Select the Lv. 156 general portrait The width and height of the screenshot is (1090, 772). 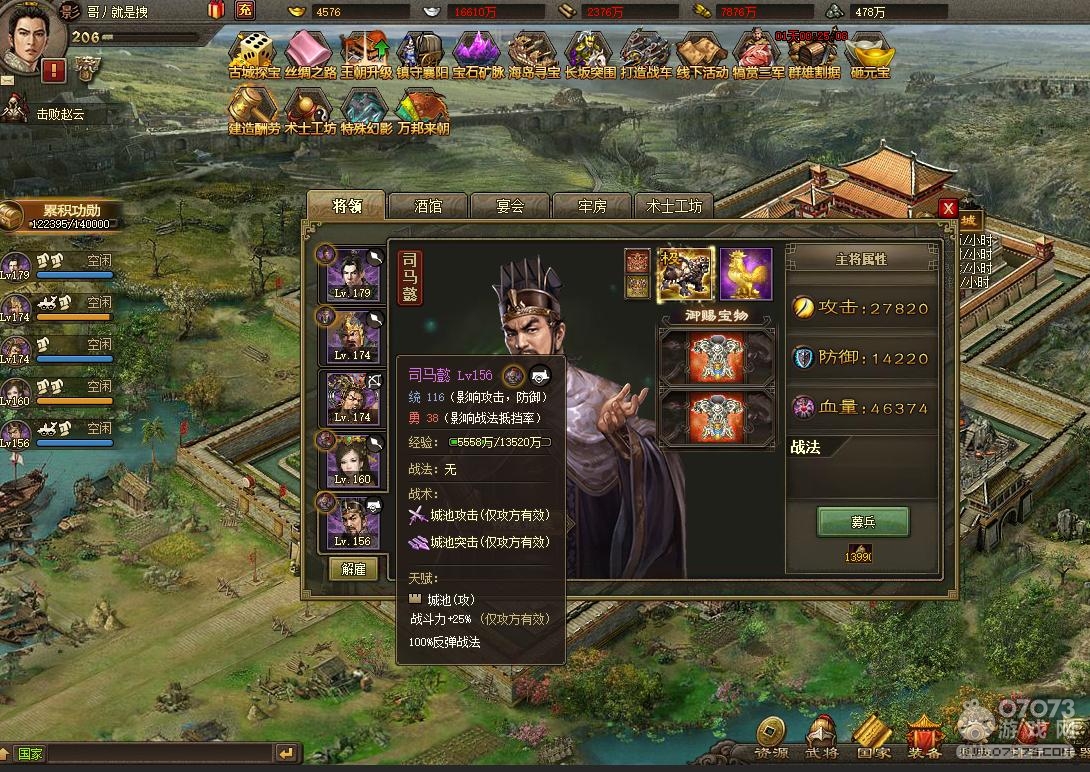353,522
